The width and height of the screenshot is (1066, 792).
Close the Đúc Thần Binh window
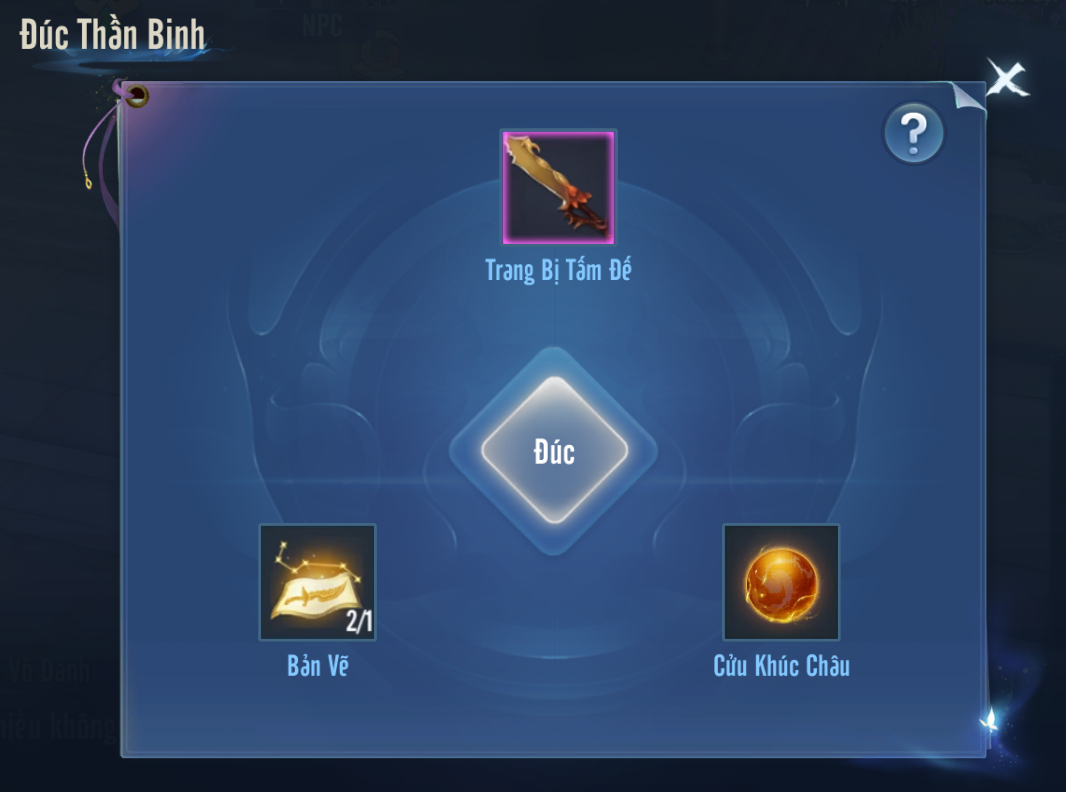point(1005,79)
